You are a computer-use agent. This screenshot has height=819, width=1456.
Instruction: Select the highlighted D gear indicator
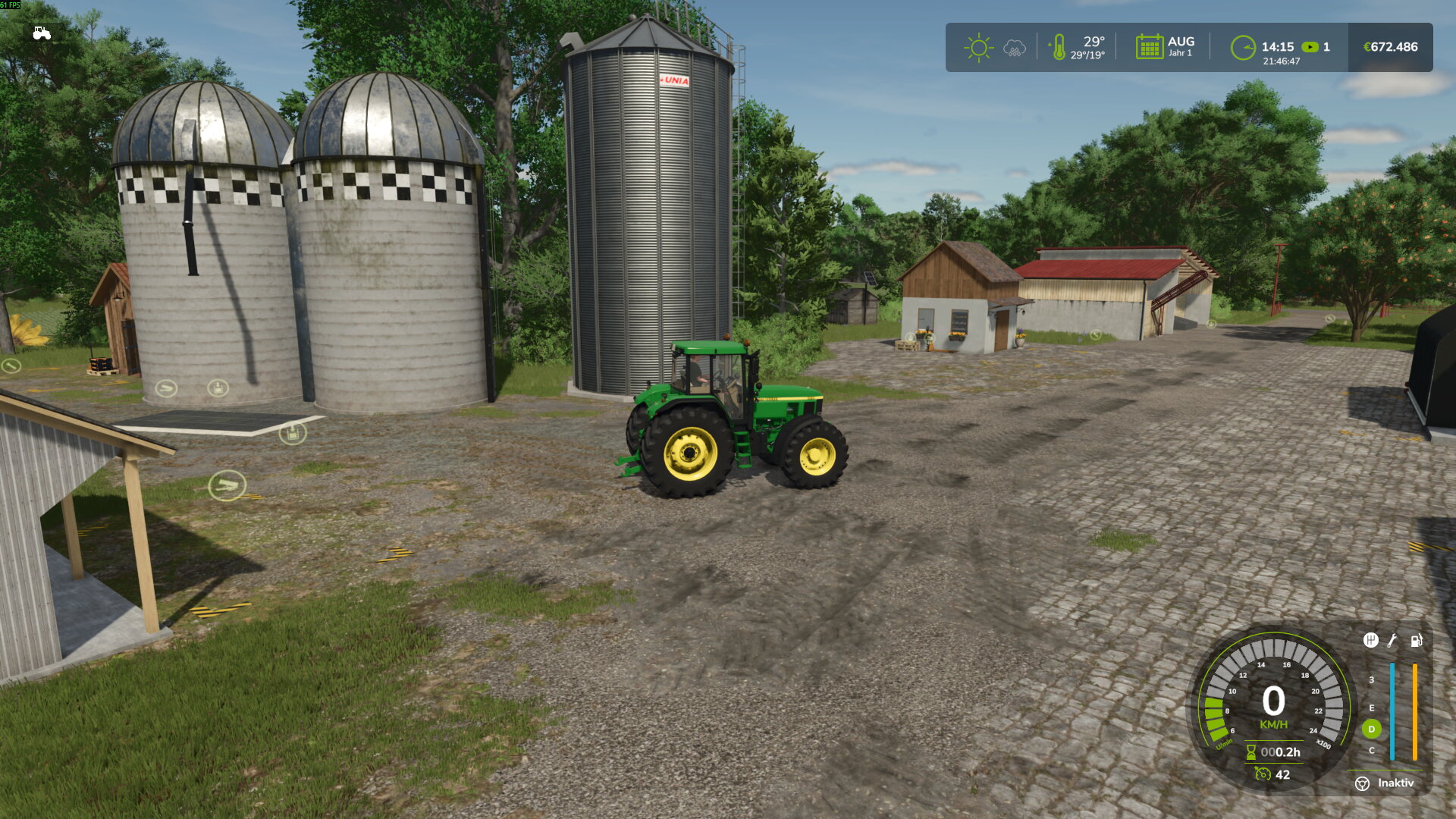coord(1371,729)
